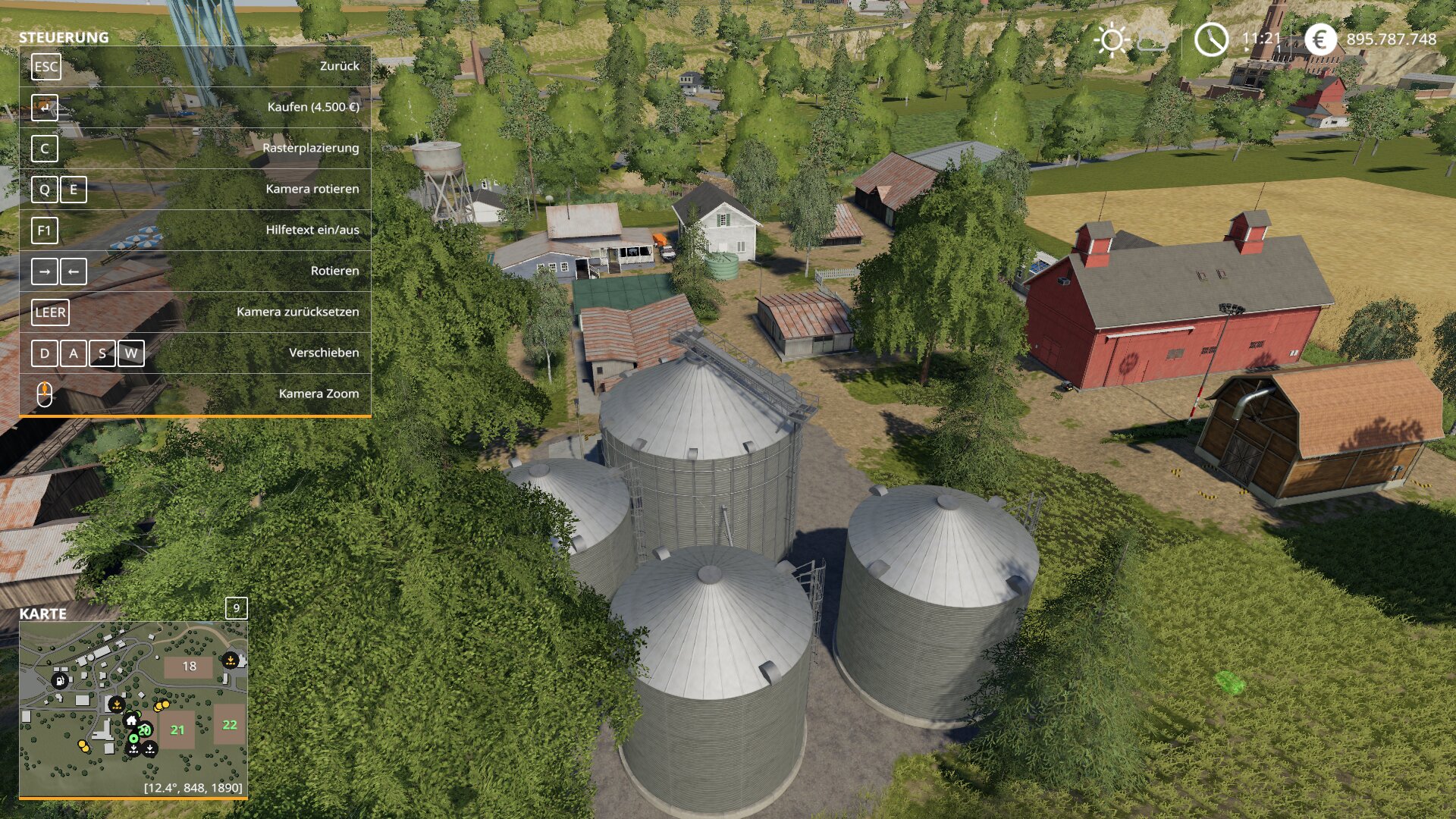Click field 18 on the minimap
1456x819 pixels.
(x=189, y=667)
